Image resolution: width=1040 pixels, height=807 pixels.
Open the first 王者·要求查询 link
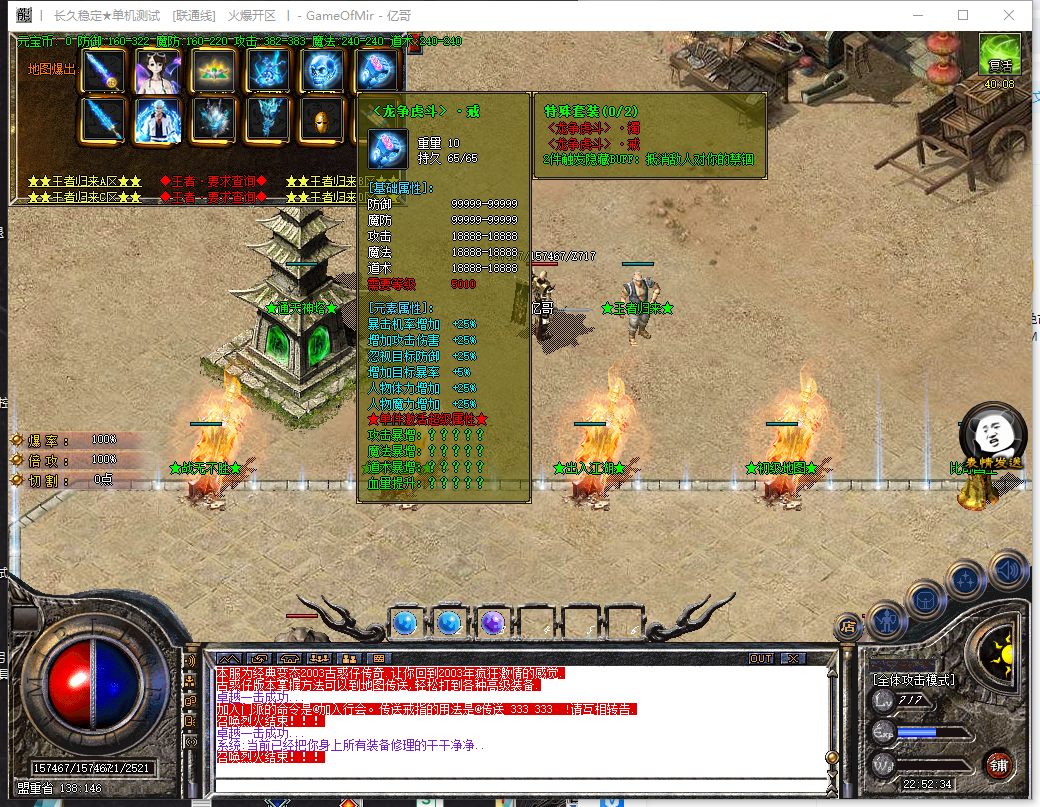pos(213,182)
